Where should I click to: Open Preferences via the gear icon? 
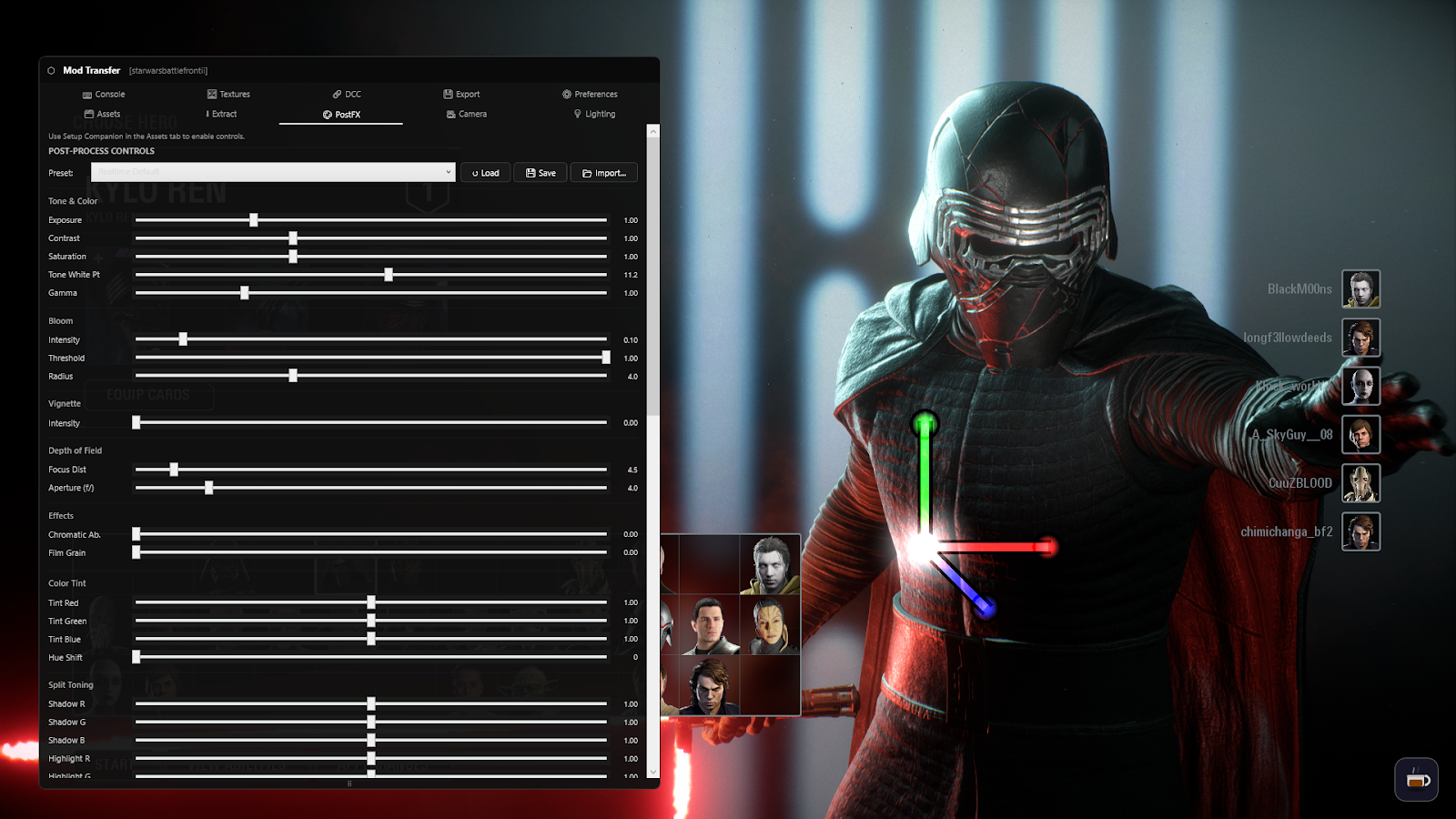coord(568,94)
